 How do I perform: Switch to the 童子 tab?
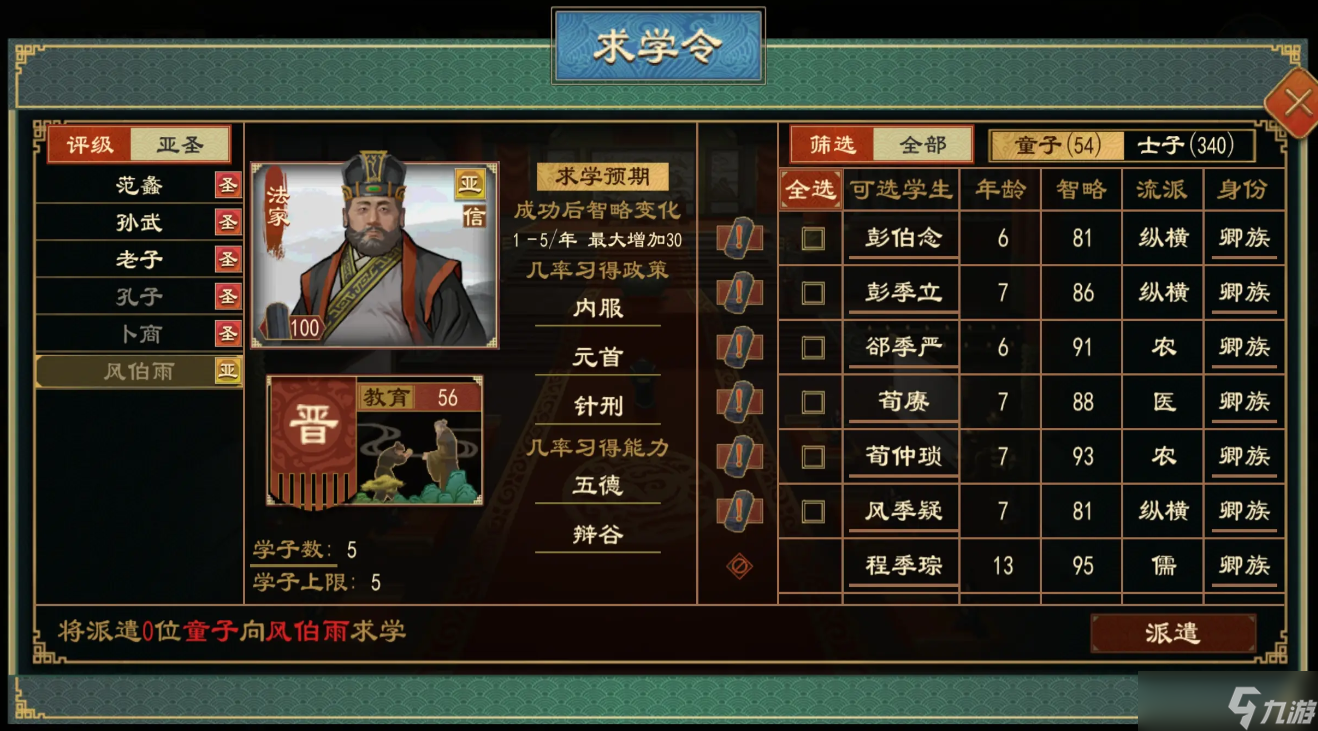pos(1056,145)
